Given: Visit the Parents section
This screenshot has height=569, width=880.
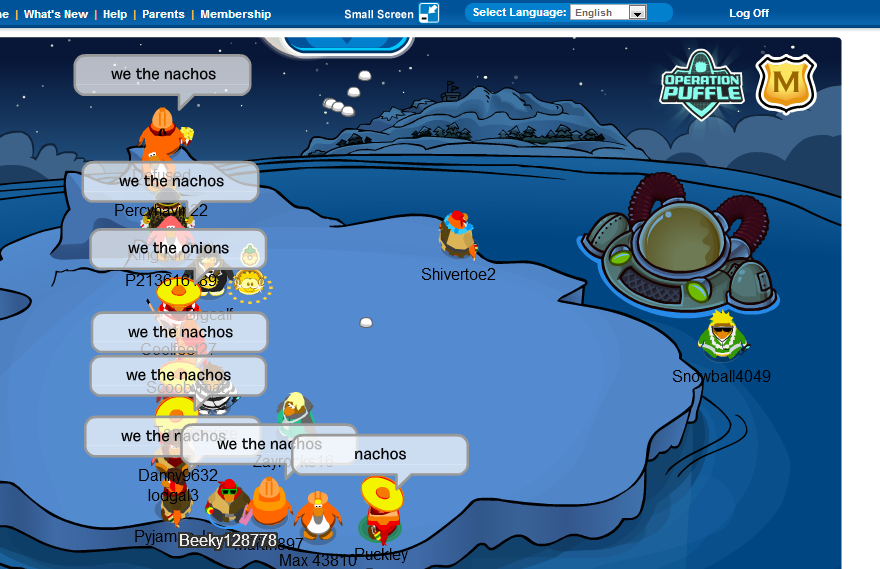Looking at the screenshot, I should [x=163, y=14].
